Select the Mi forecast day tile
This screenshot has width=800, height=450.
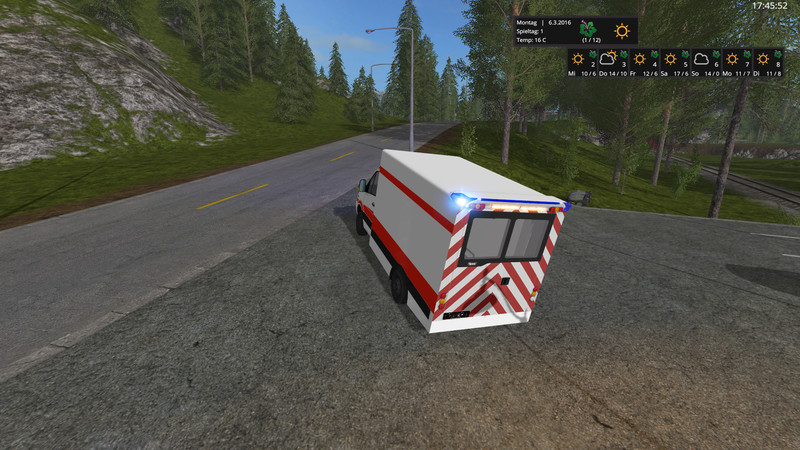[x=582, y=63]
